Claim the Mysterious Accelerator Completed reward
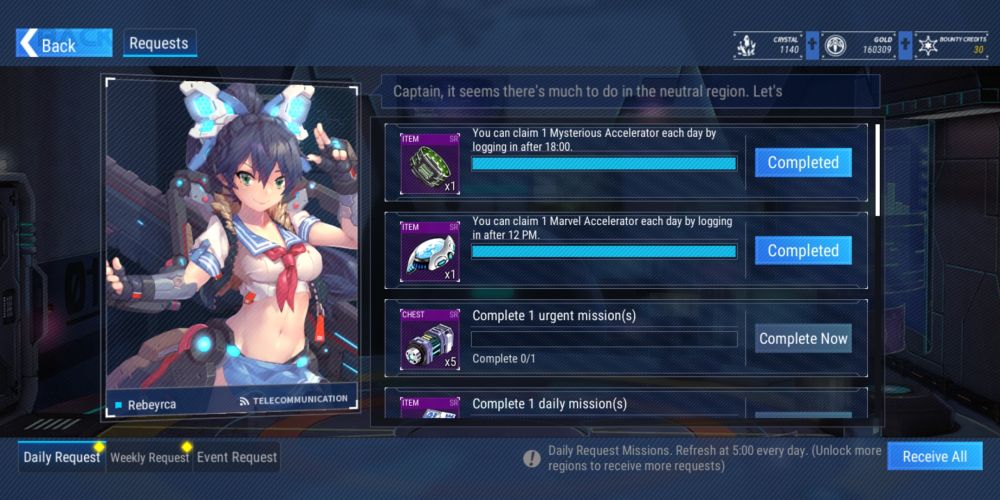 tap(803, 163)
